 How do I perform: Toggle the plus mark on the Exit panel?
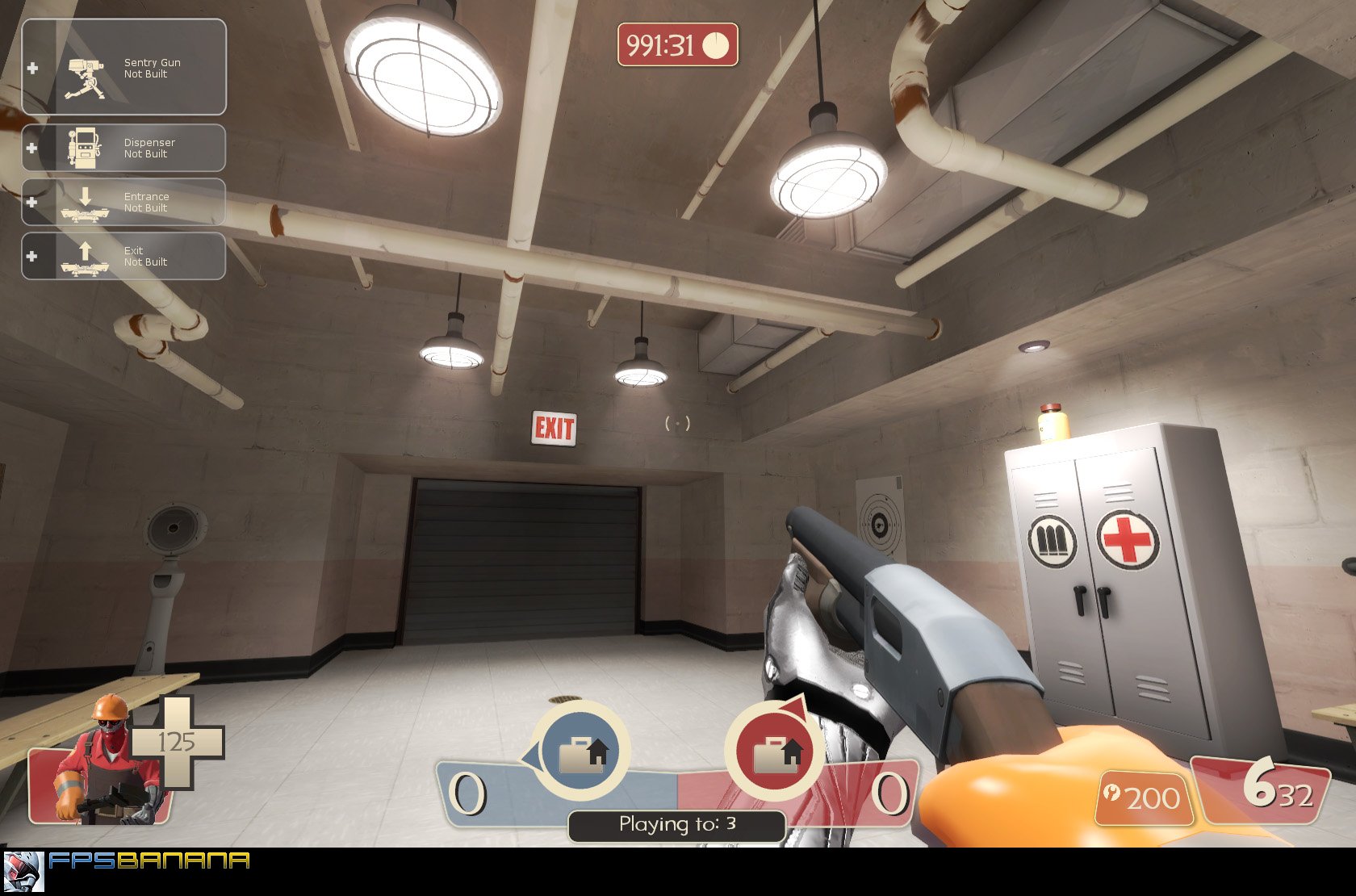click(x=32, y=256)
